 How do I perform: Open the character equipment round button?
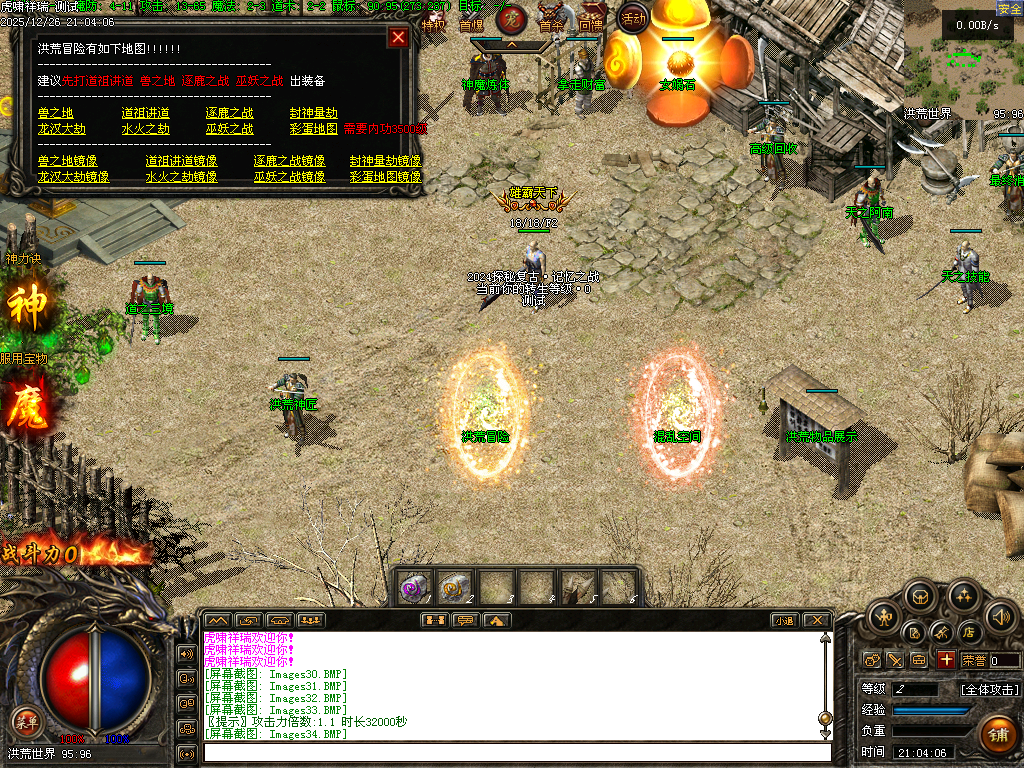tap(883, 617)
